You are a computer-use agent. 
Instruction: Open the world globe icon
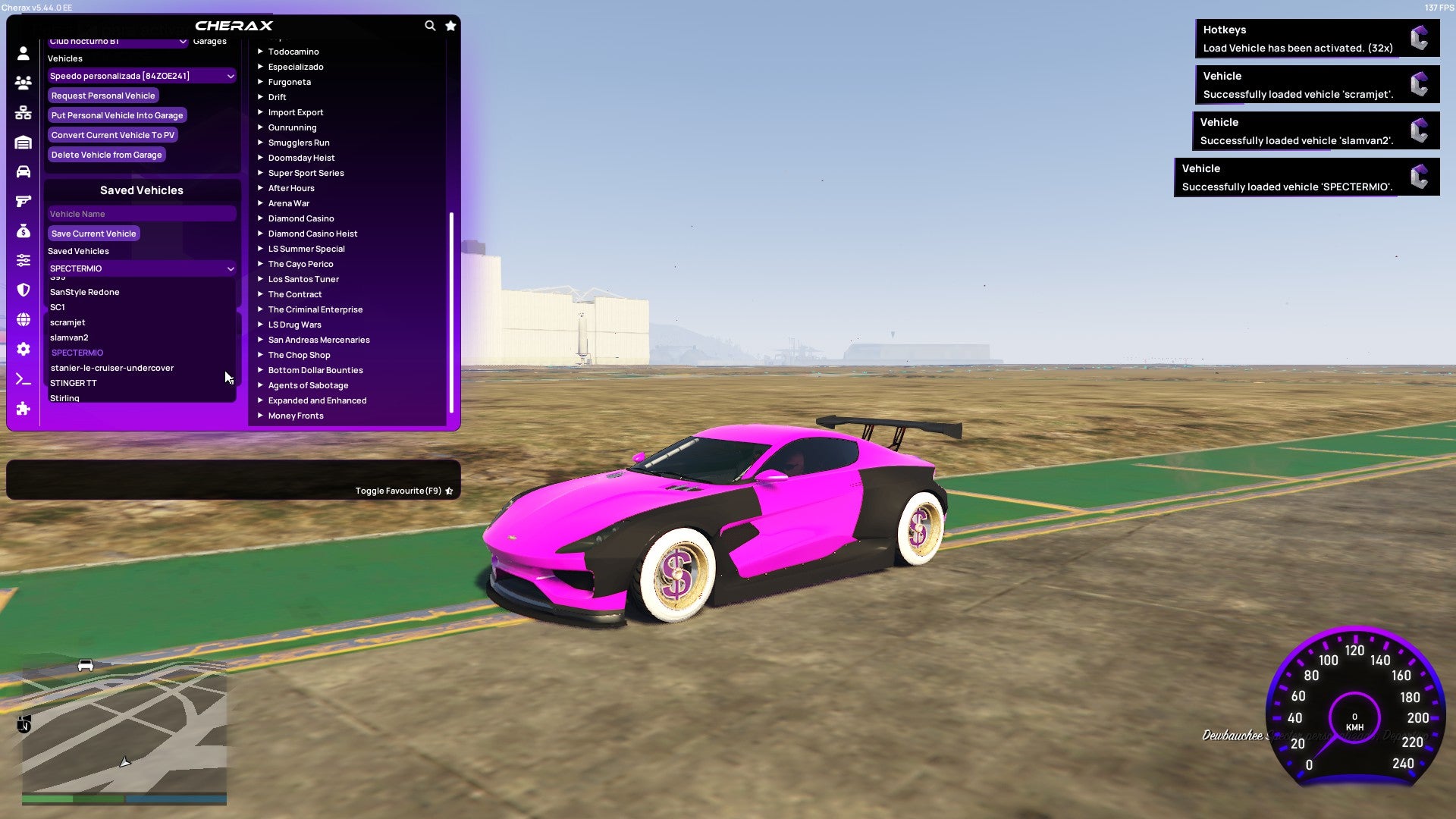[22, 318]
